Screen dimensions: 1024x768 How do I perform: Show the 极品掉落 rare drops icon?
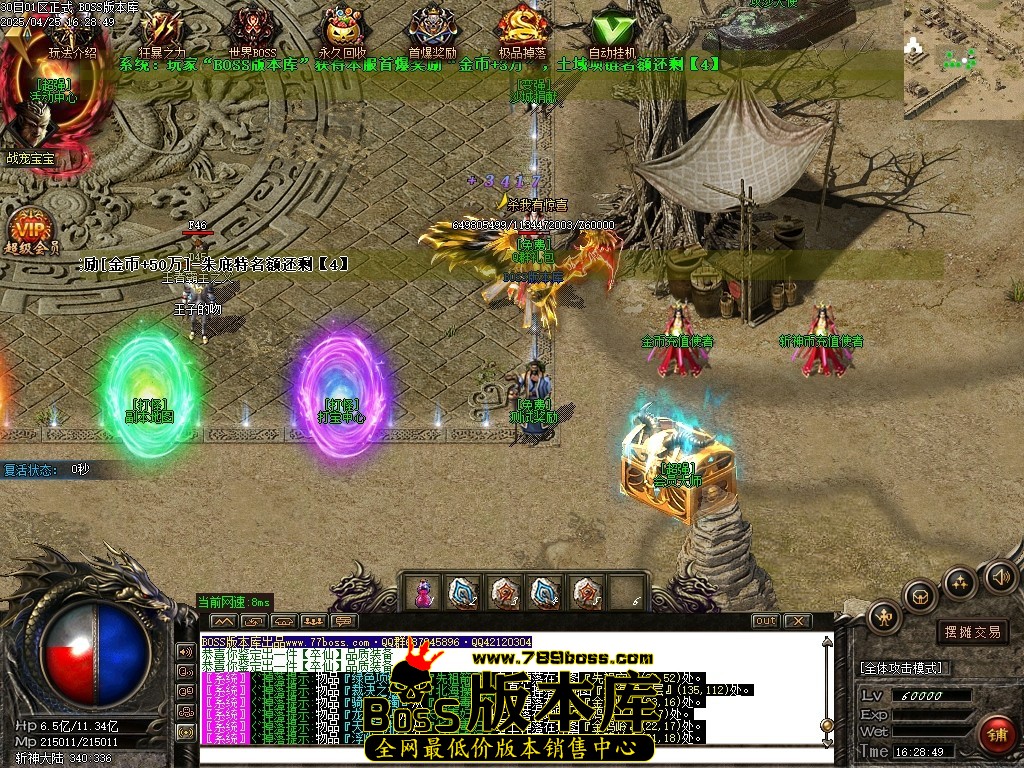(523, 30)
